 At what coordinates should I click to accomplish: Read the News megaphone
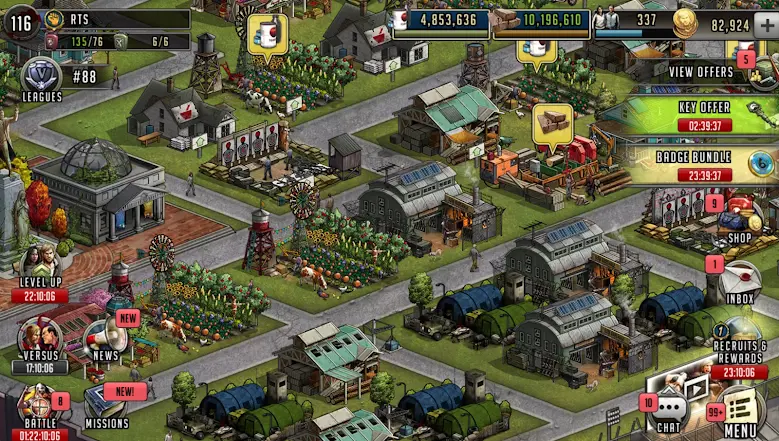point(106,340)
